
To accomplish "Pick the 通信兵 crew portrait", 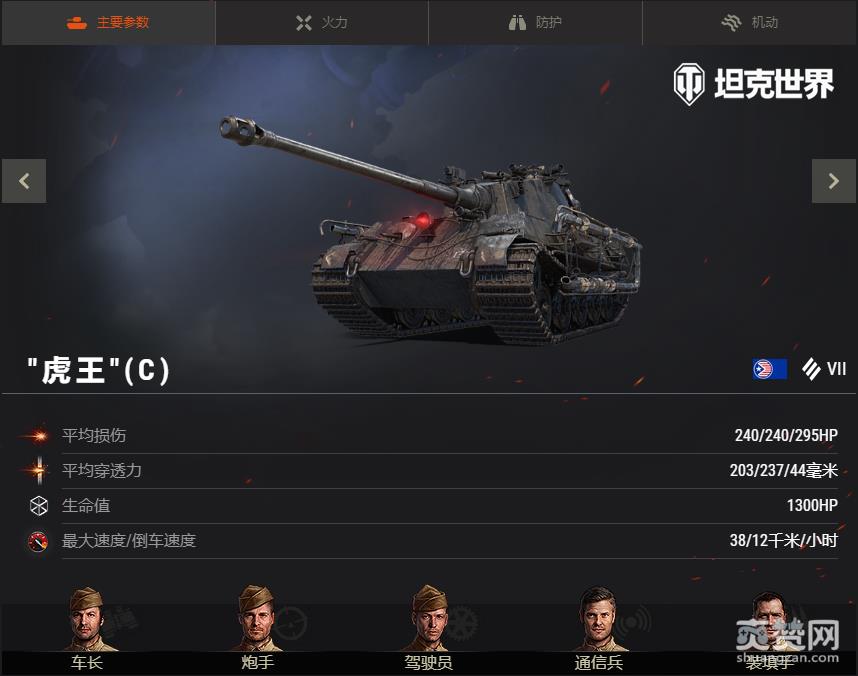I will (599, 620).
